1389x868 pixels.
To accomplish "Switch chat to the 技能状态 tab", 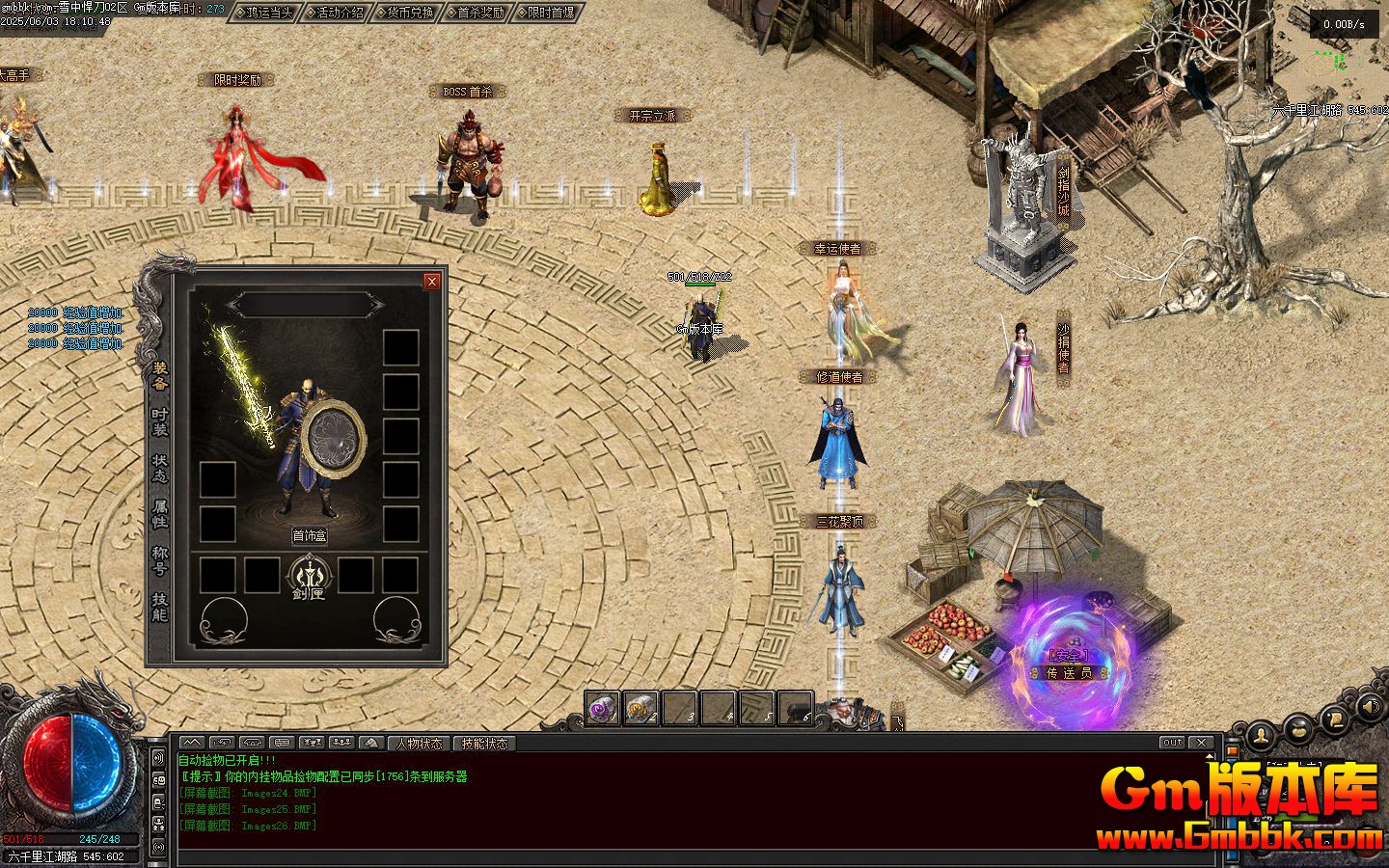I will click(484, 744).
